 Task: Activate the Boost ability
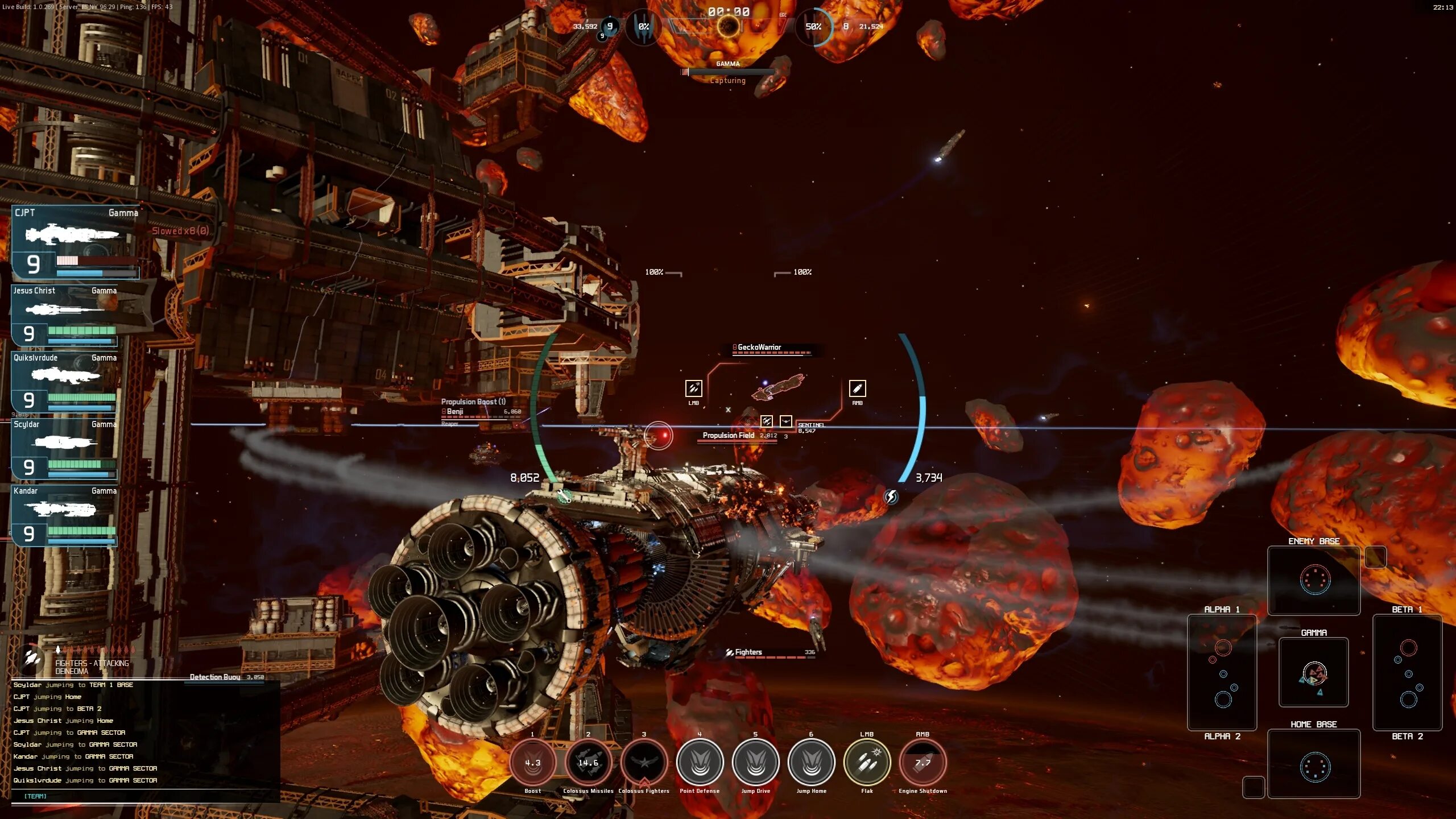[532, 763]
